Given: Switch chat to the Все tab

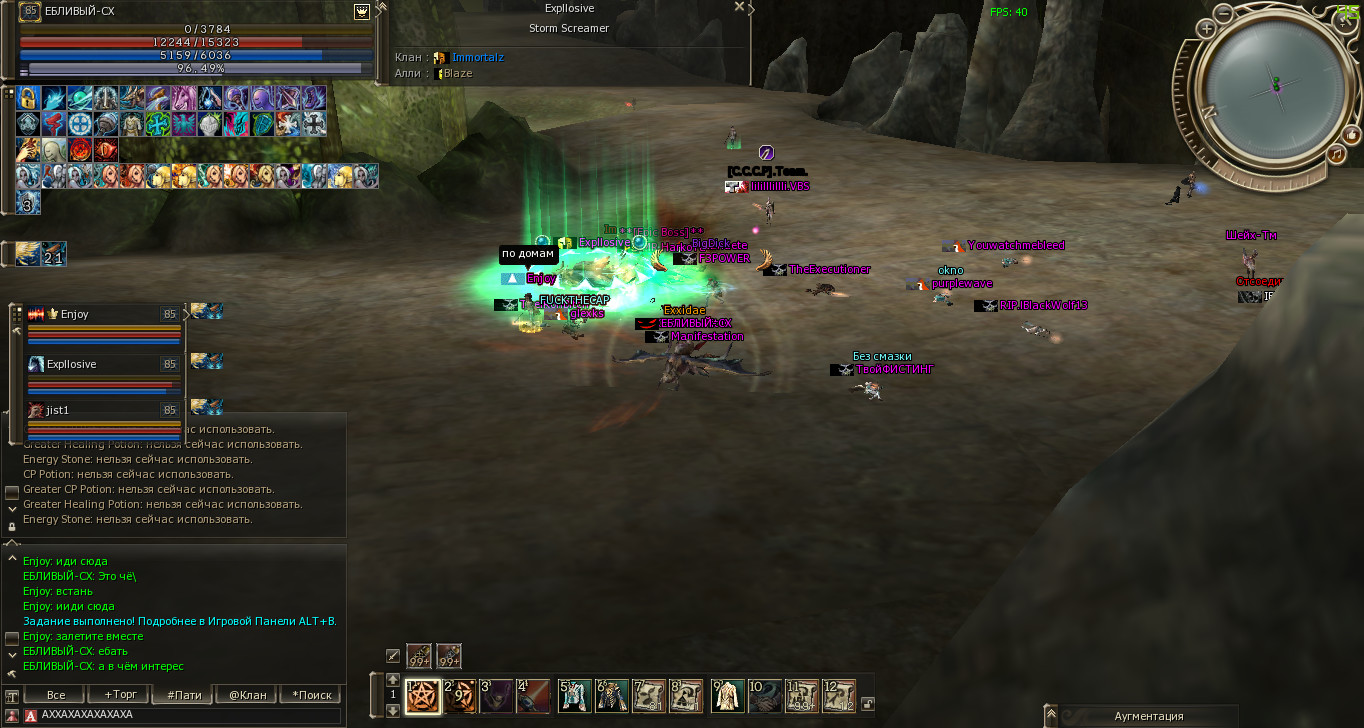Looking at the screenshot, I should coord(57,695).
